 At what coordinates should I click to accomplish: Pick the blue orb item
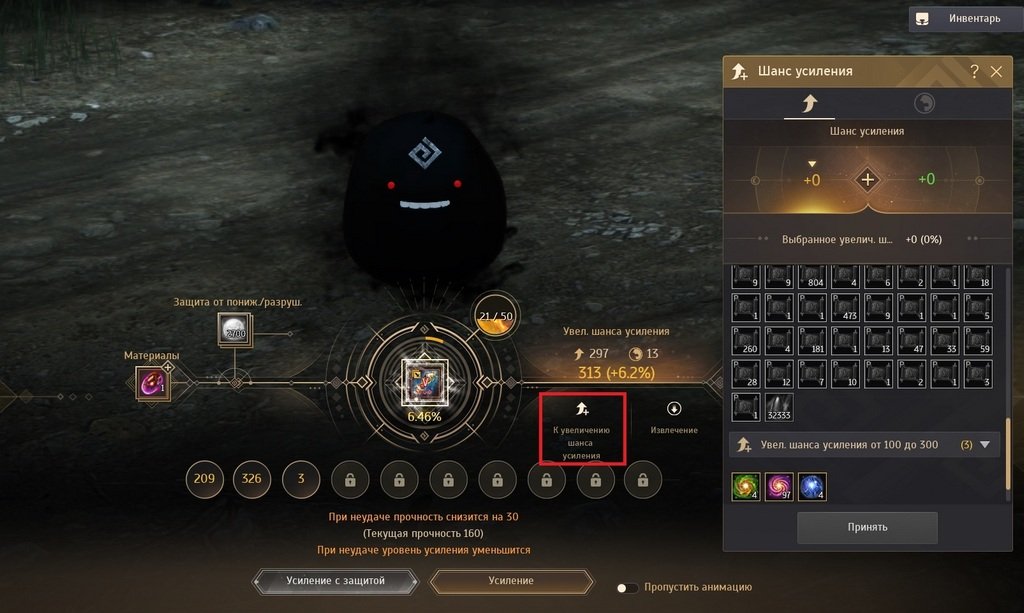tap(812, 487)
